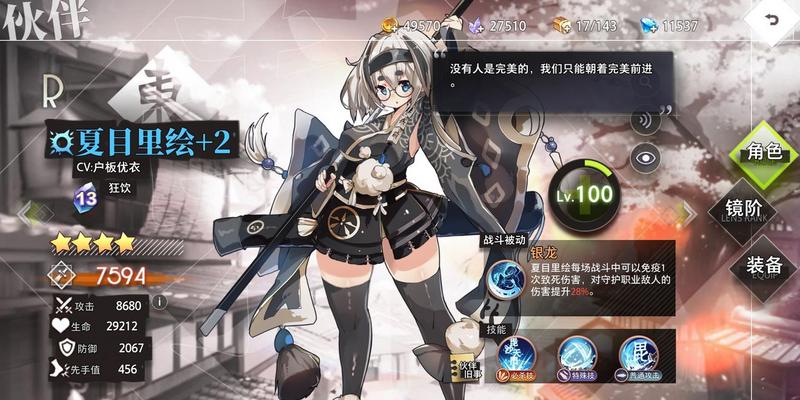Play the voice line with the sound icon
The image size is (800, 400).
click(646, 123)
